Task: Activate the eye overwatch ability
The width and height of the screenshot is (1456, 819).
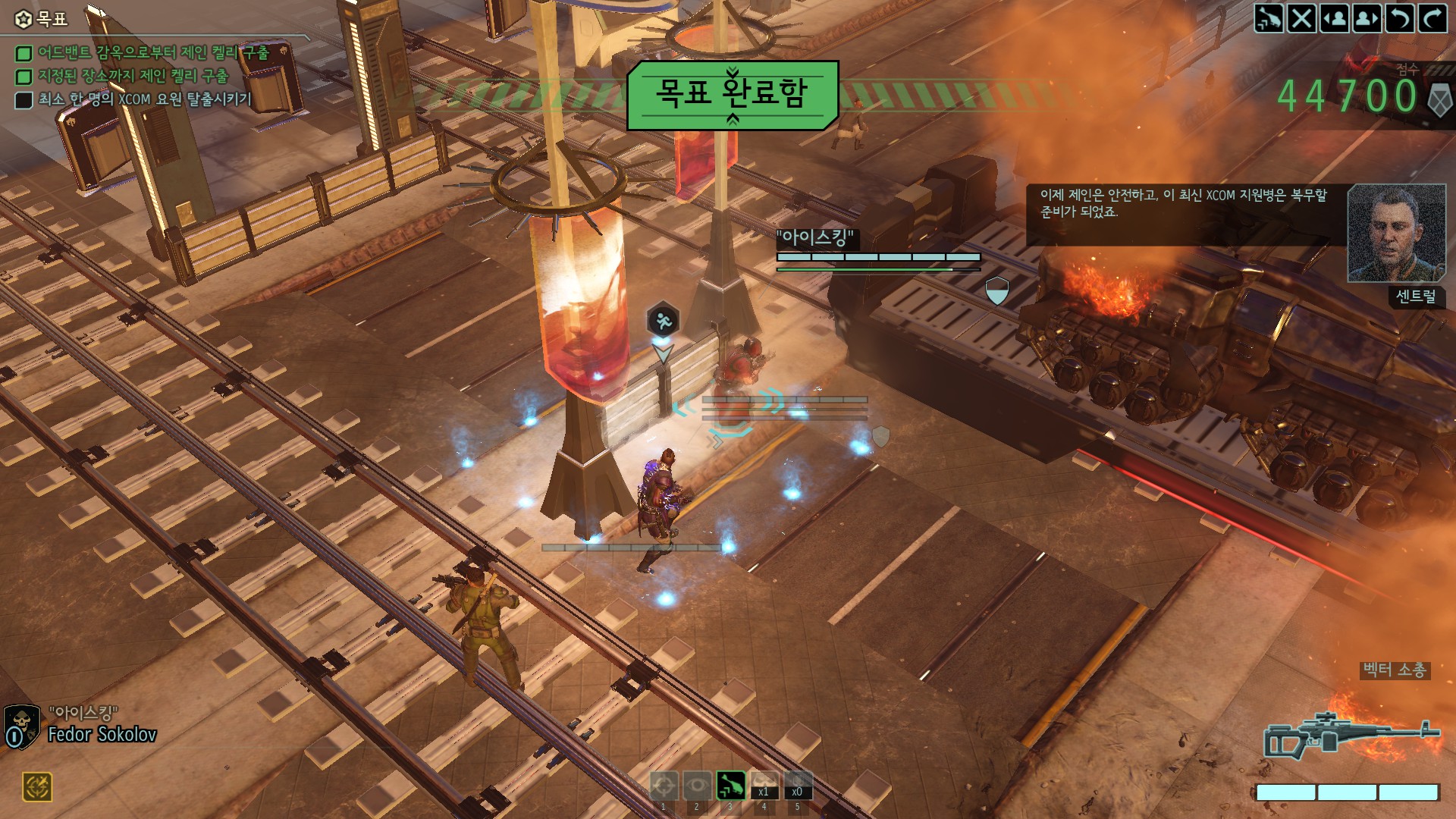Action: 697,786
